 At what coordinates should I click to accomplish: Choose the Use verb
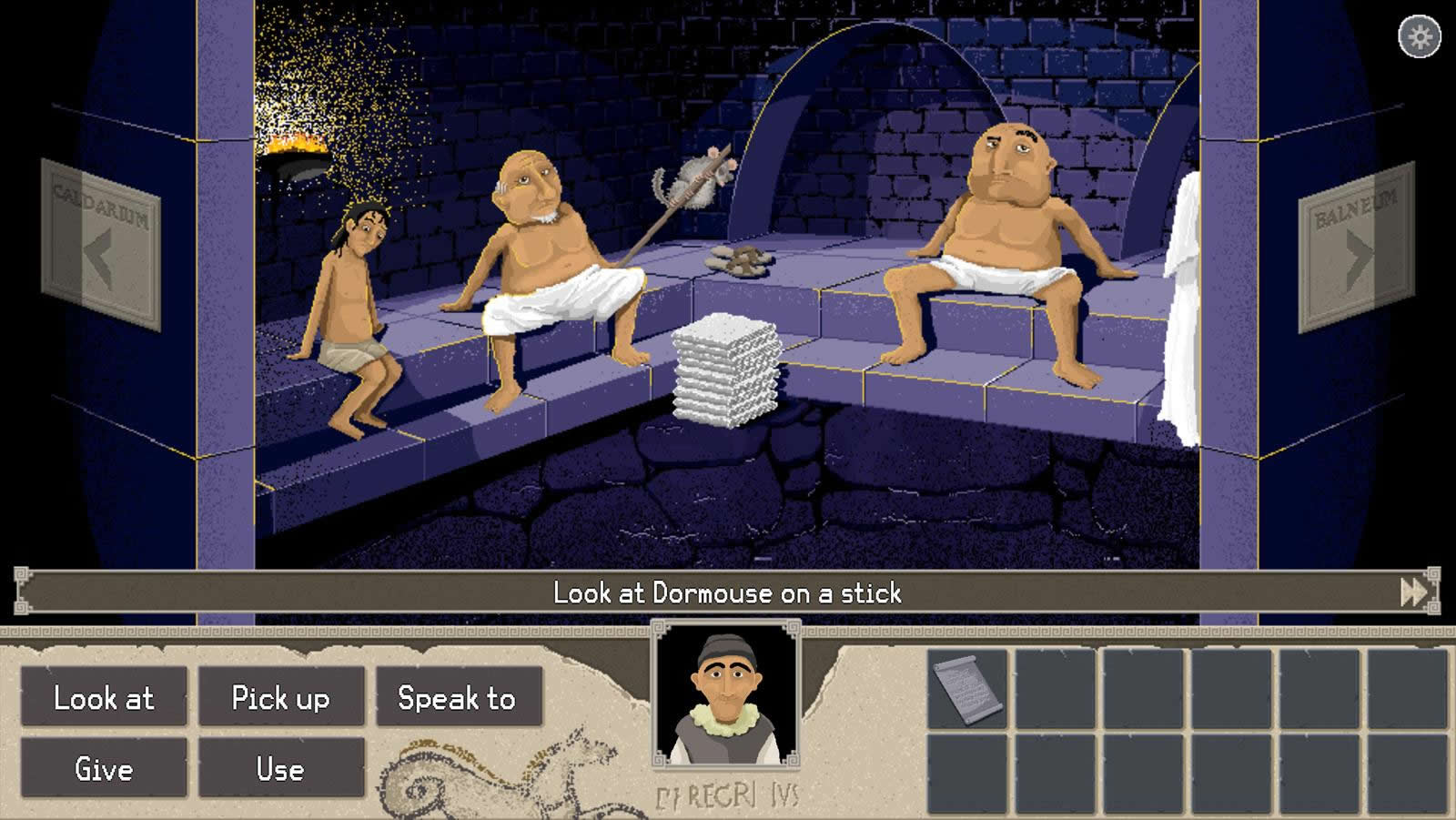280,769
